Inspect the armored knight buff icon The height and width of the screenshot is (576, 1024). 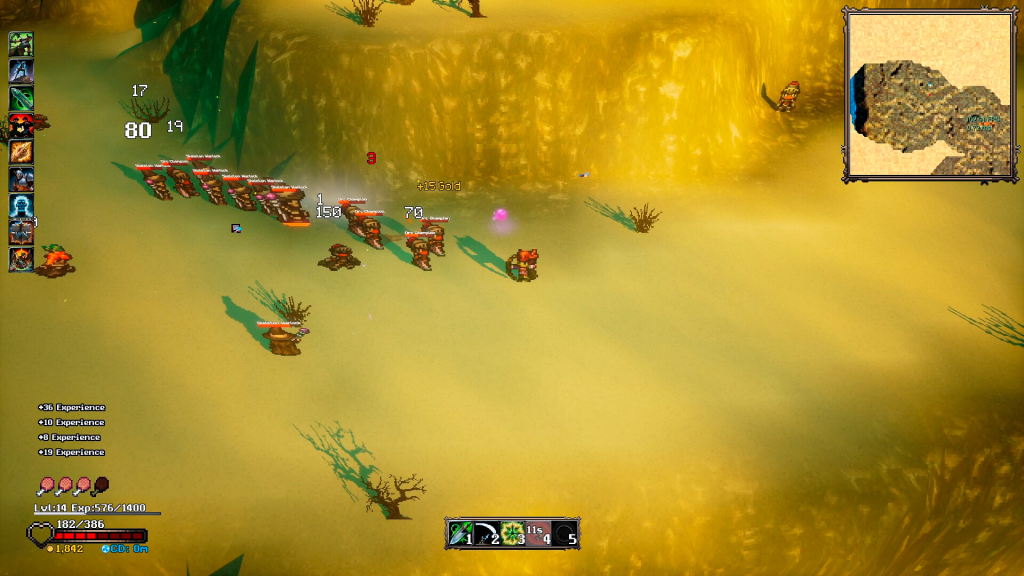point(21,179)
